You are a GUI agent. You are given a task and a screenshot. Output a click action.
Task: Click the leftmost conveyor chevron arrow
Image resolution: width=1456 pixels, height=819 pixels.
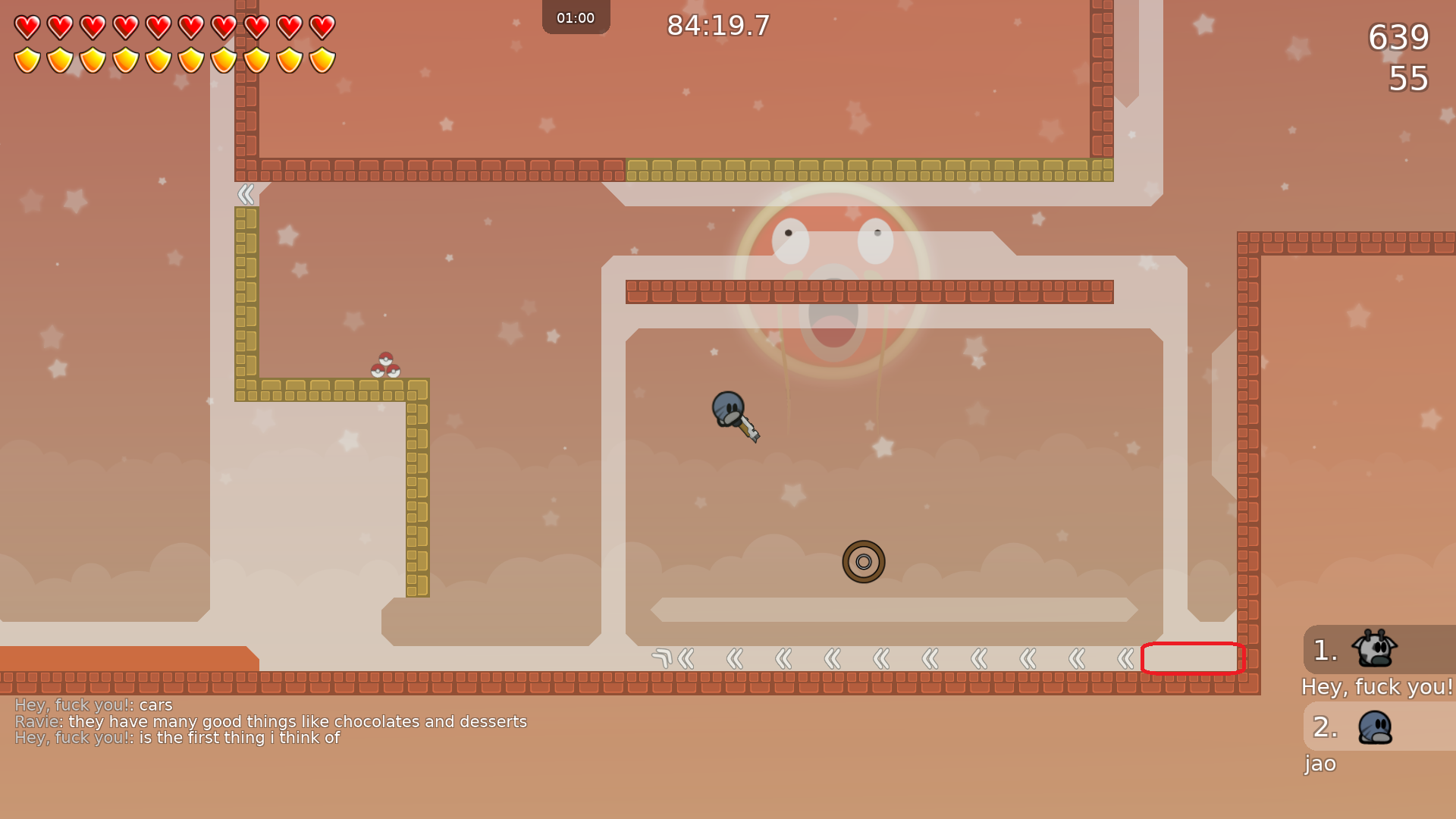point(686,658)
